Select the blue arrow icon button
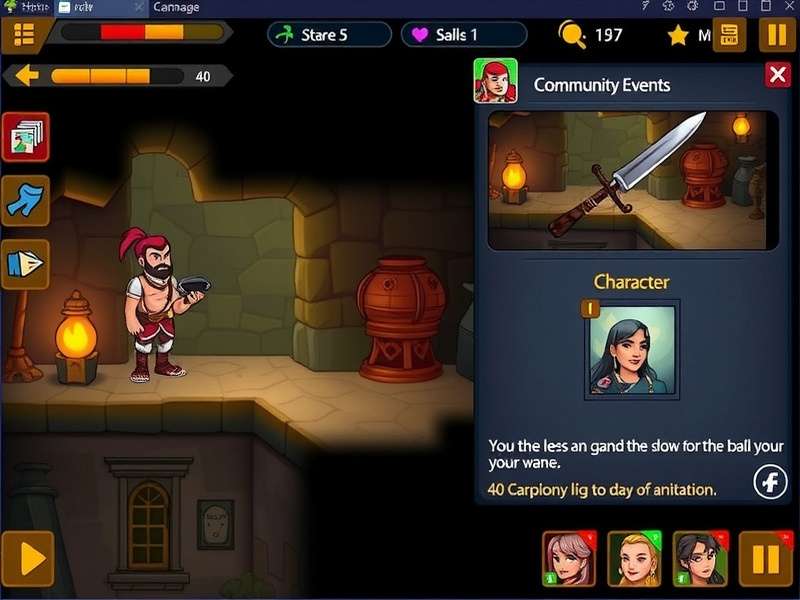Screen dimensions: 800x600 [x=26, y=199]
